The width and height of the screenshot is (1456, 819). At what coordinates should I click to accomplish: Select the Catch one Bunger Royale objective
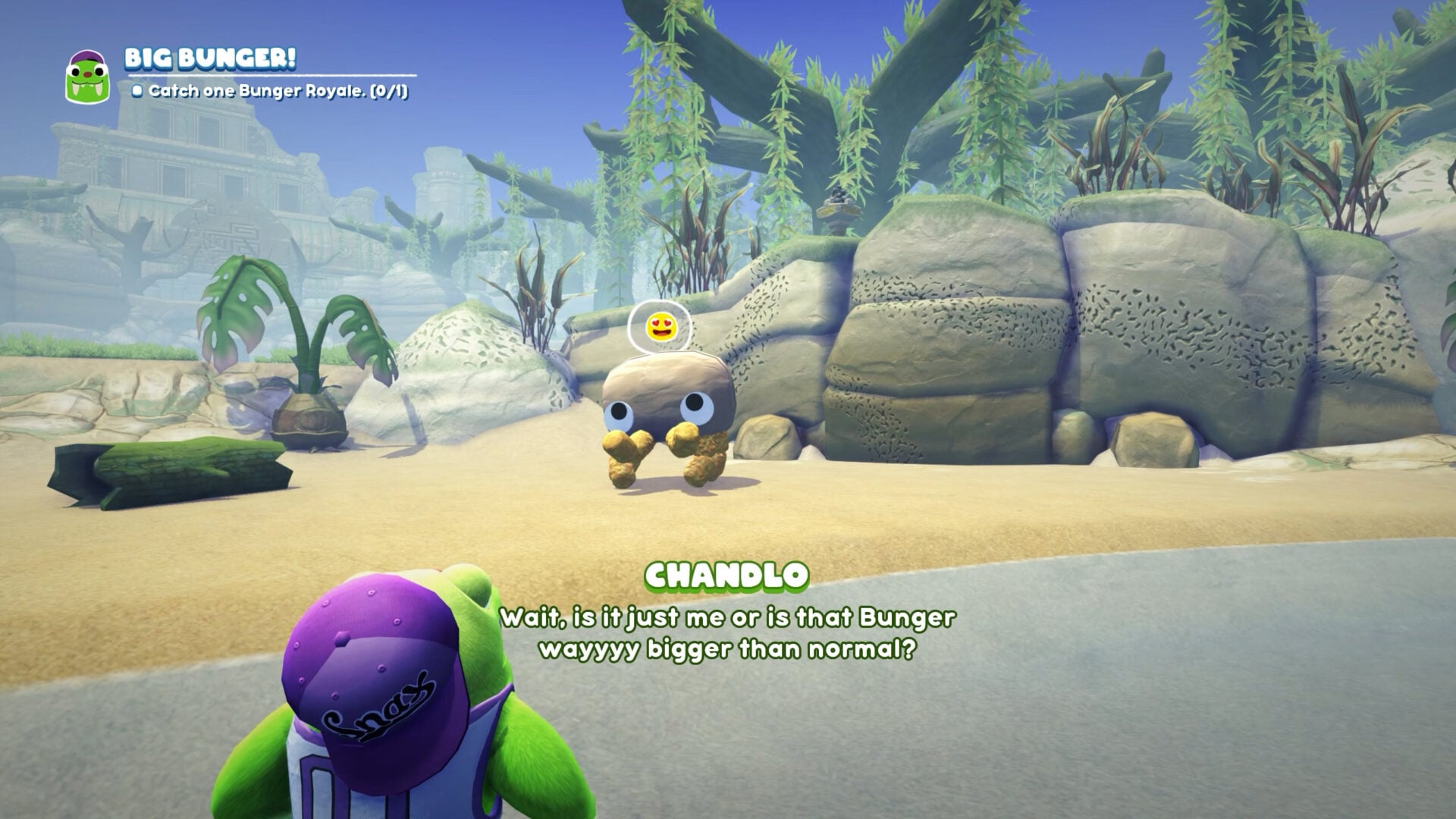[271, 92]
